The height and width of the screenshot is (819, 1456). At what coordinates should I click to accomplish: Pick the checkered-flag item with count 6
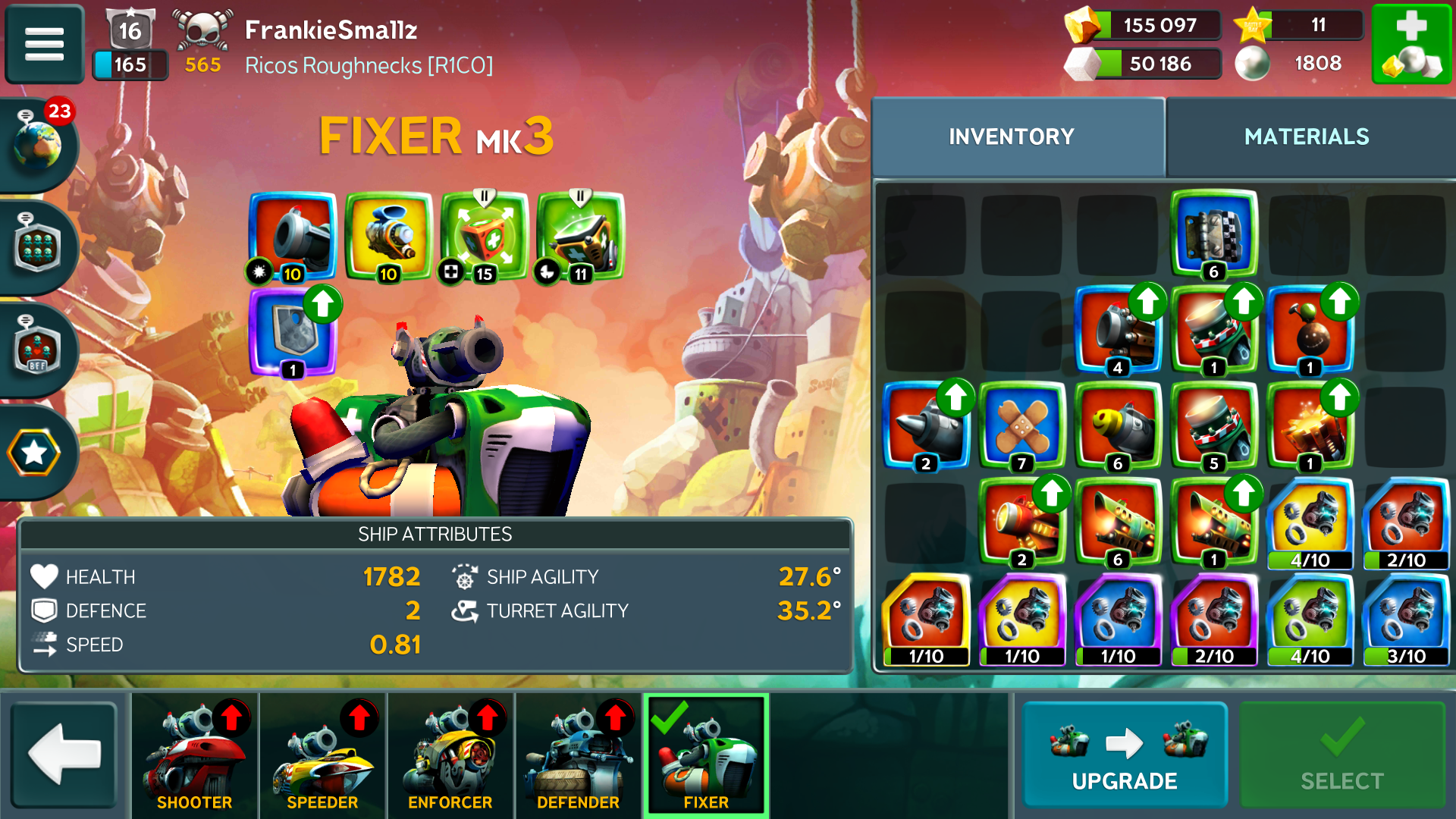click(x=1213, y=234)
